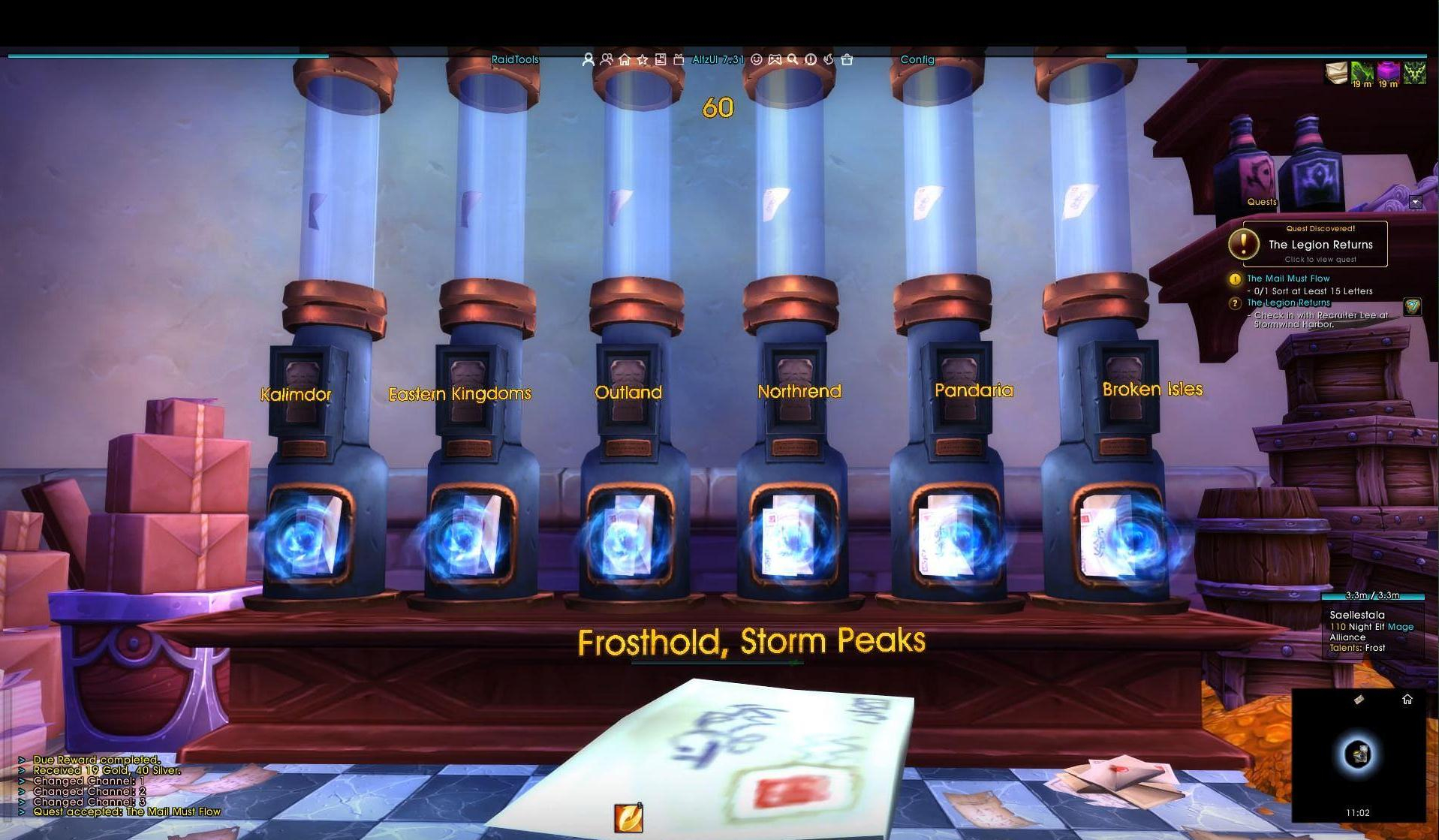The image size is (1439, 840).
Task: Click the single-person character icon
Action: 588,59
